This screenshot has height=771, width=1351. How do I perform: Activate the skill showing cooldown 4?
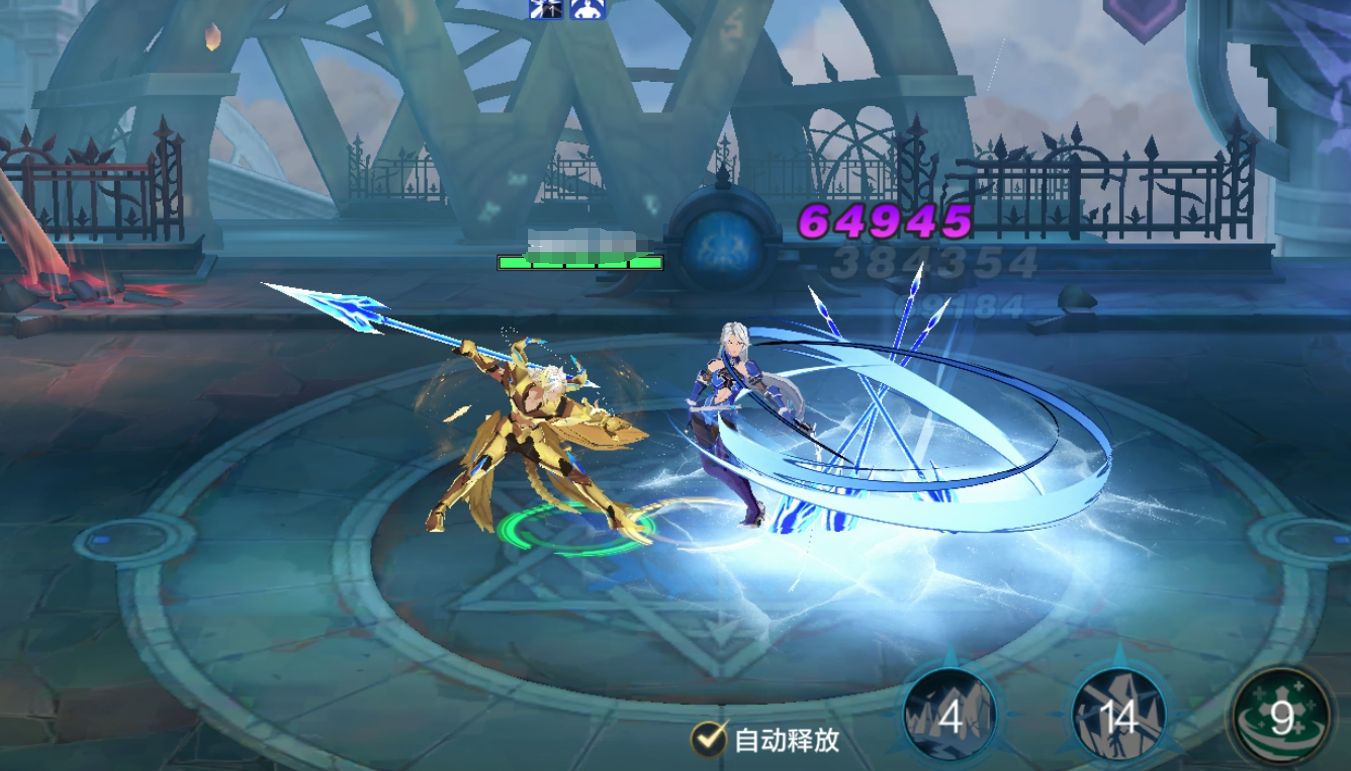pos(949,716)
